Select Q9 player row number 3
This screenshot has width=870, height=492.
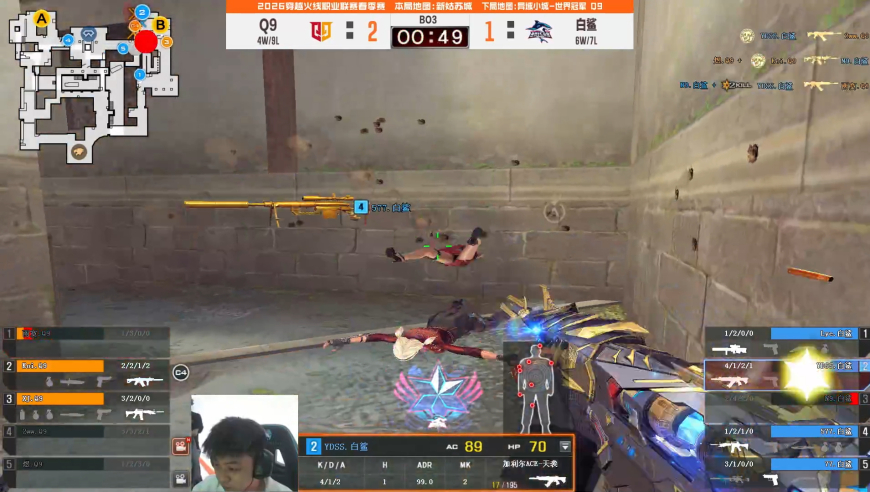(85, 405)
